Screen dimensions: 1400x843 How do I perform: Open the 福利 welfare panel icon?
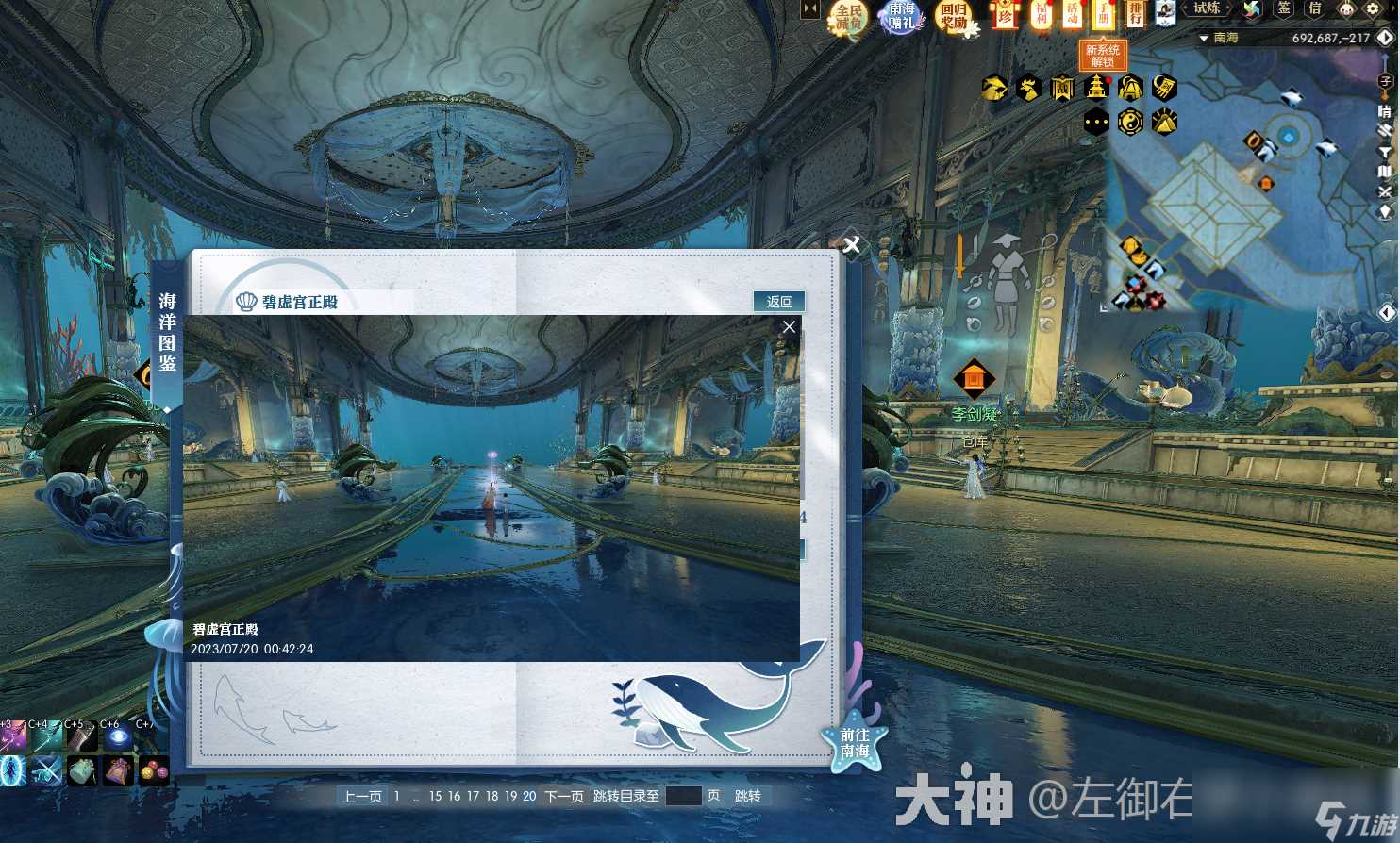click(x=1041, y=17)
